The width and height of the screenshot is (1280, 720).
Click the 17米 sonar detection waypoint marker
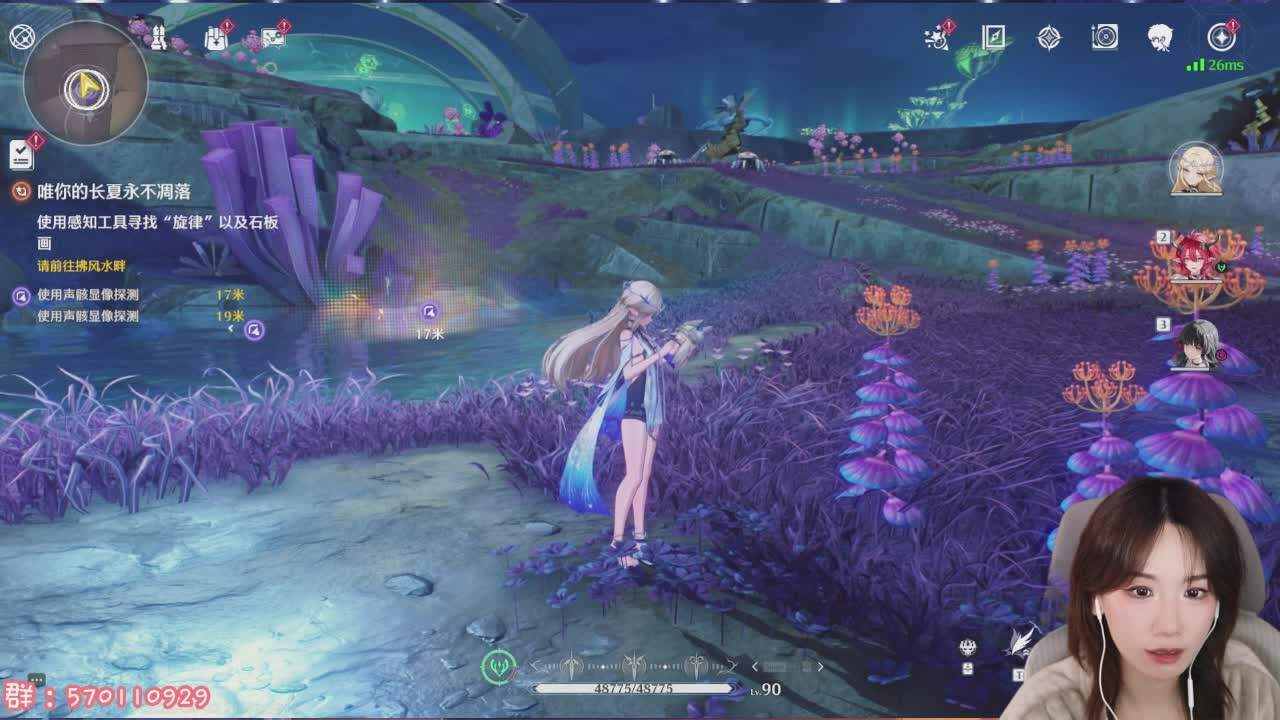coord(429,312)
